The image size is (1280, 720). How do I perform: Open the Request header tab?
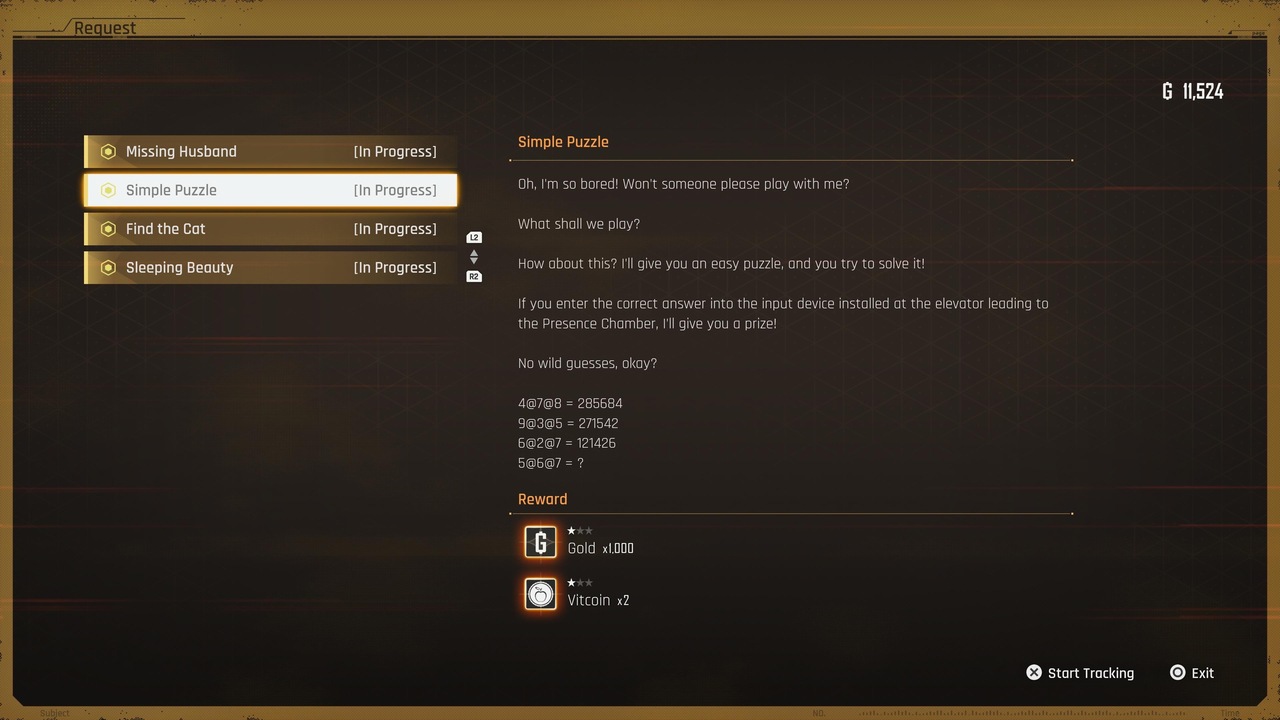click(x=106, y=27)
